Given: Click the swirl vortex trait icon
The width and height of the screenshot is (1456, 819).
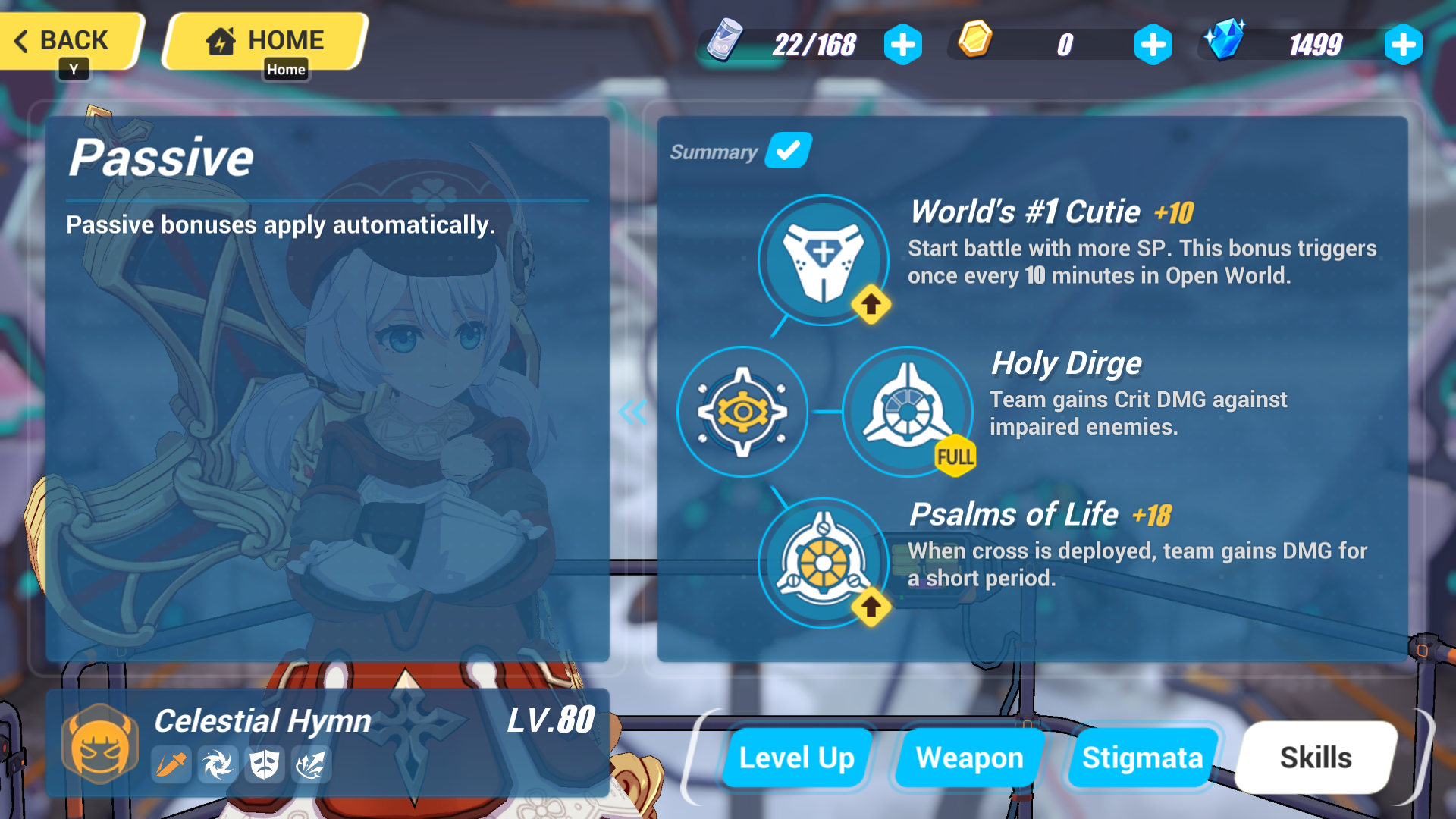Looking at the screenshot, I should point(218,765).
